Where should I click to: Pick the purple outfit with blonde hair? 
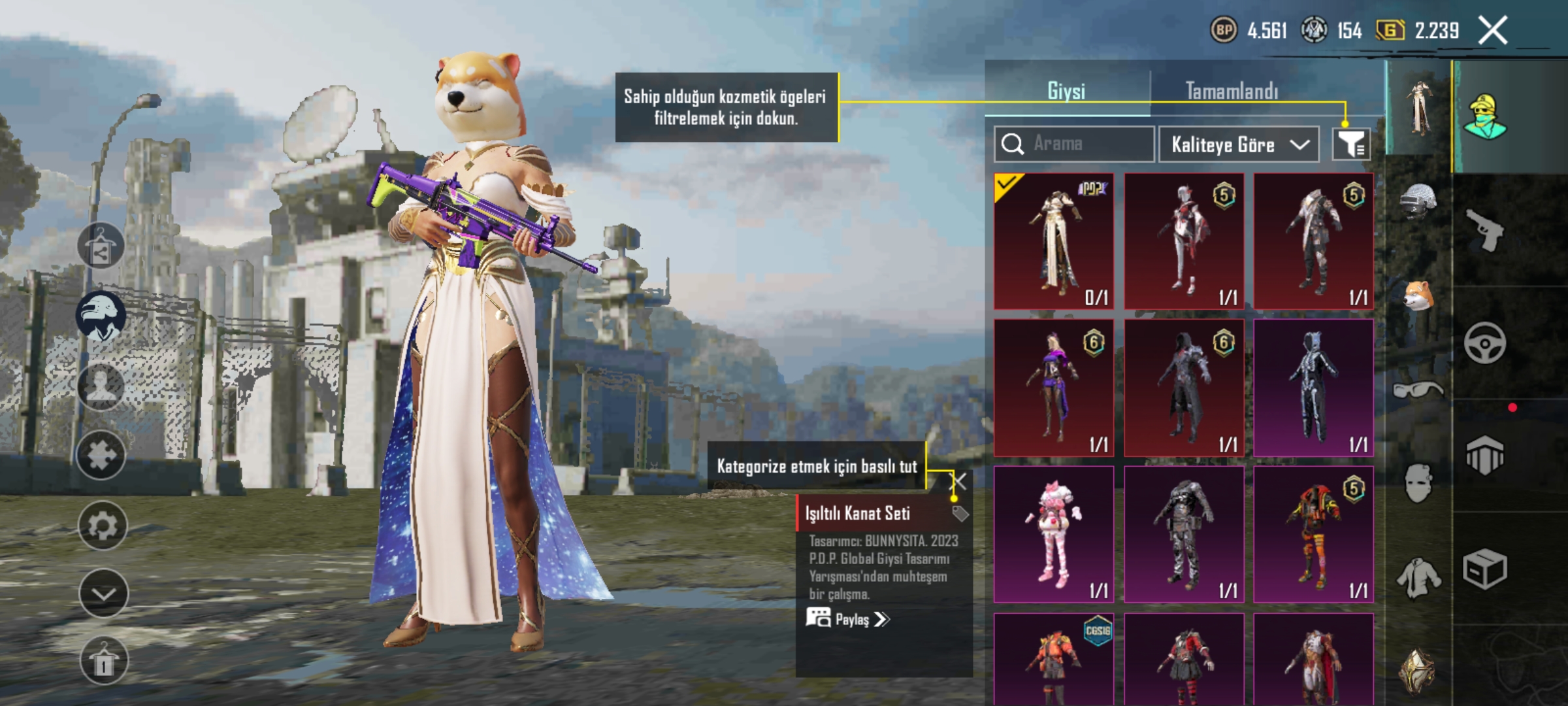coord(1054,388)
